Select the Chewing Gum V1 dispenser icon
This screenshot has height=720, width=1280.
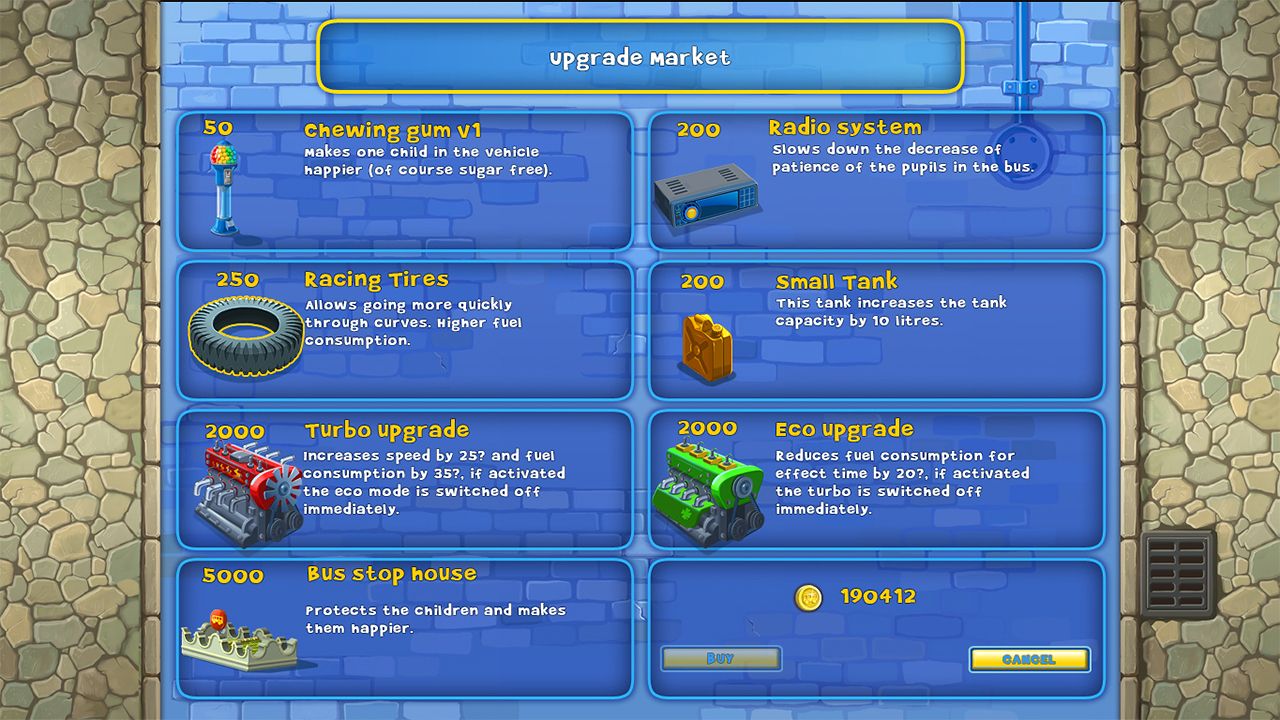[x=222, y=187]
